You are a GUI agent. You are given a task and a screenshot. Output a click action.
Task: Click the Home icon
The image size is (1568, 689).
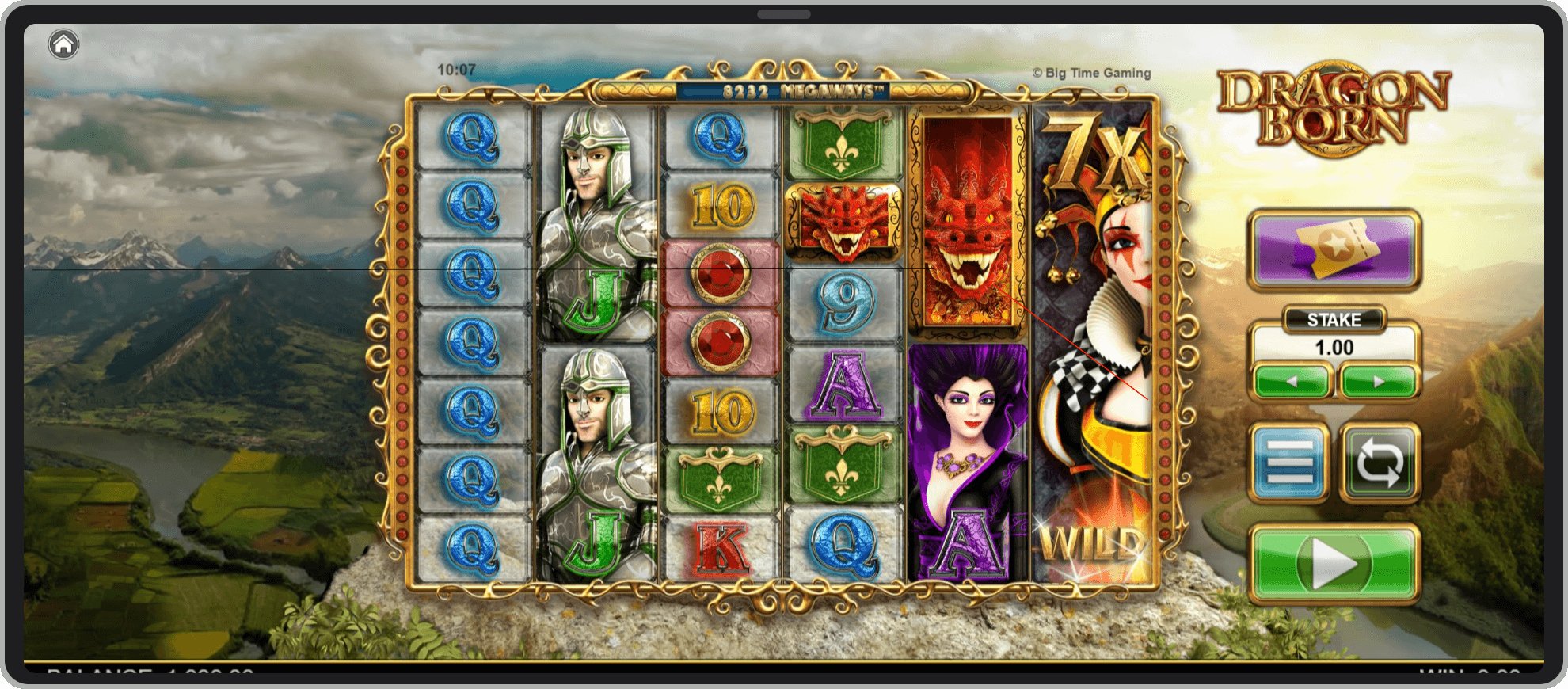tap(63, 45)
